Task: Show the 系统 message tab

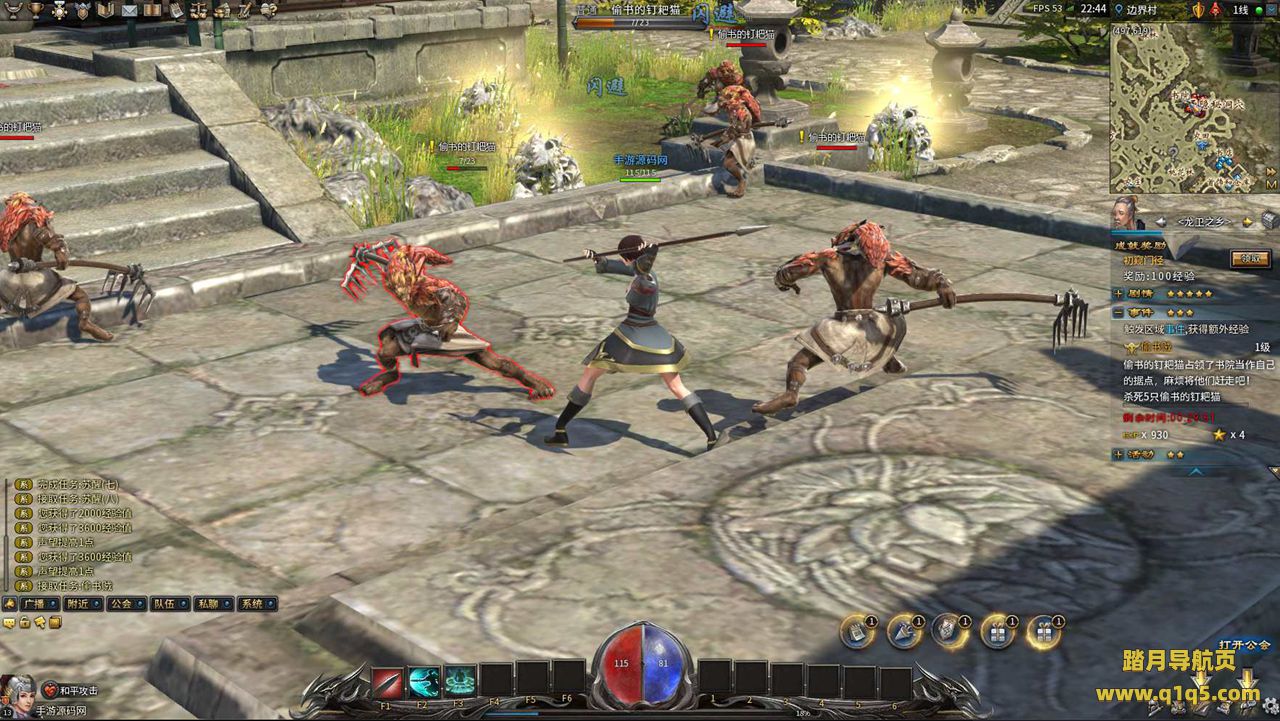Action: tap(252, 604)
